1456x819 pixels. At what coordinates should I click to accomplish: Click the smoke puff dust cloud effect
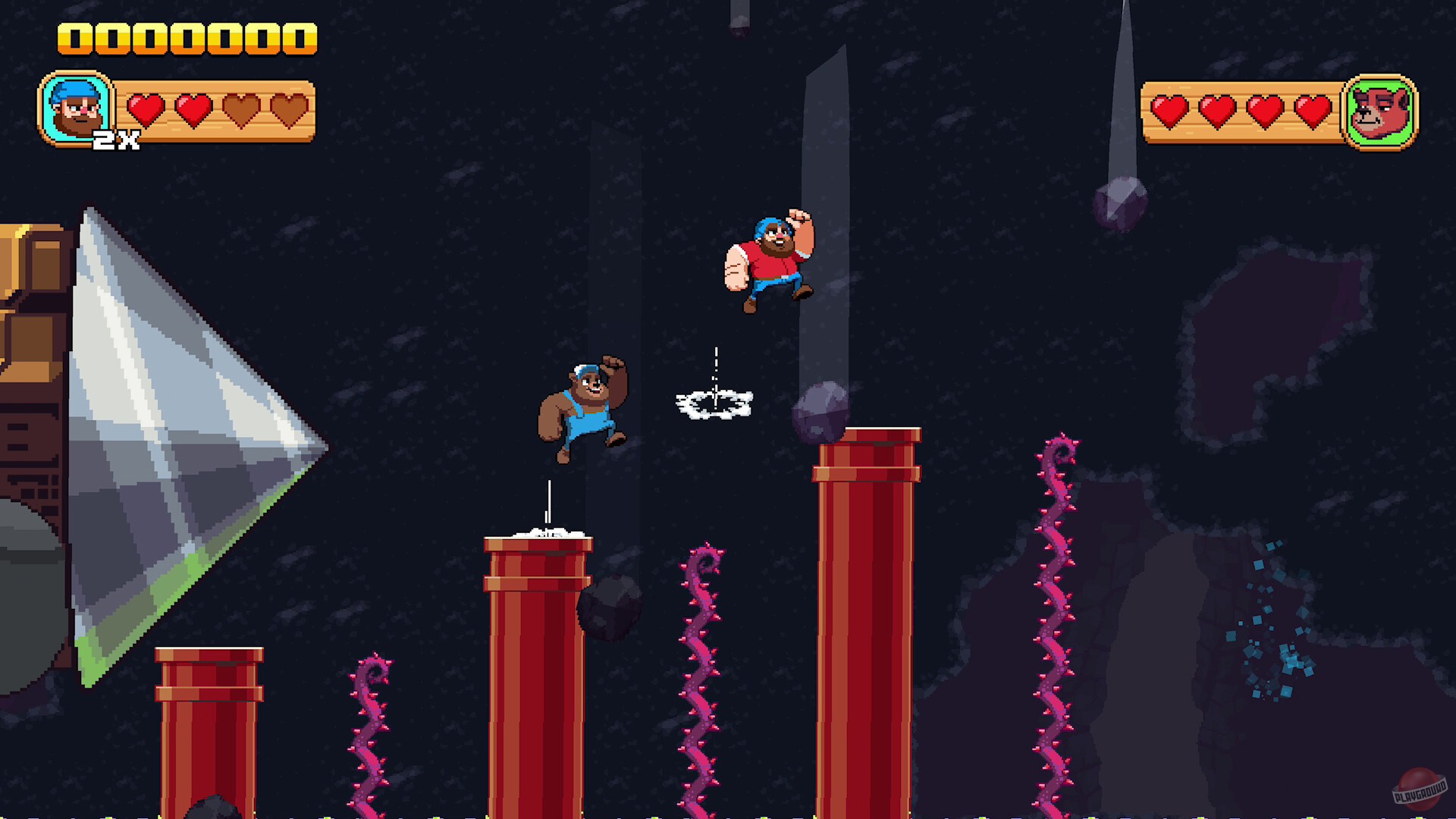click(713, 404)
